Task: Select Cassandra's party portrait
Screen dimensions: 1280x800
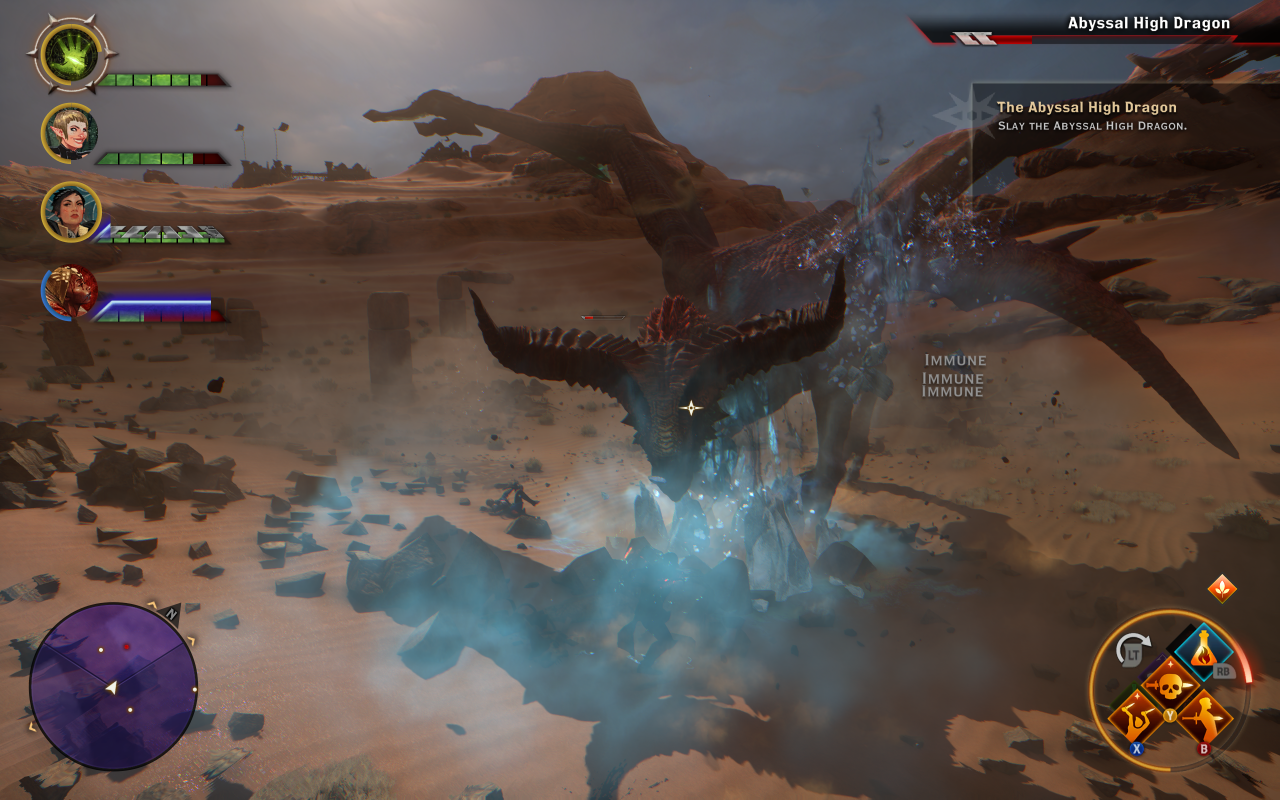Action: coord(71,211)
